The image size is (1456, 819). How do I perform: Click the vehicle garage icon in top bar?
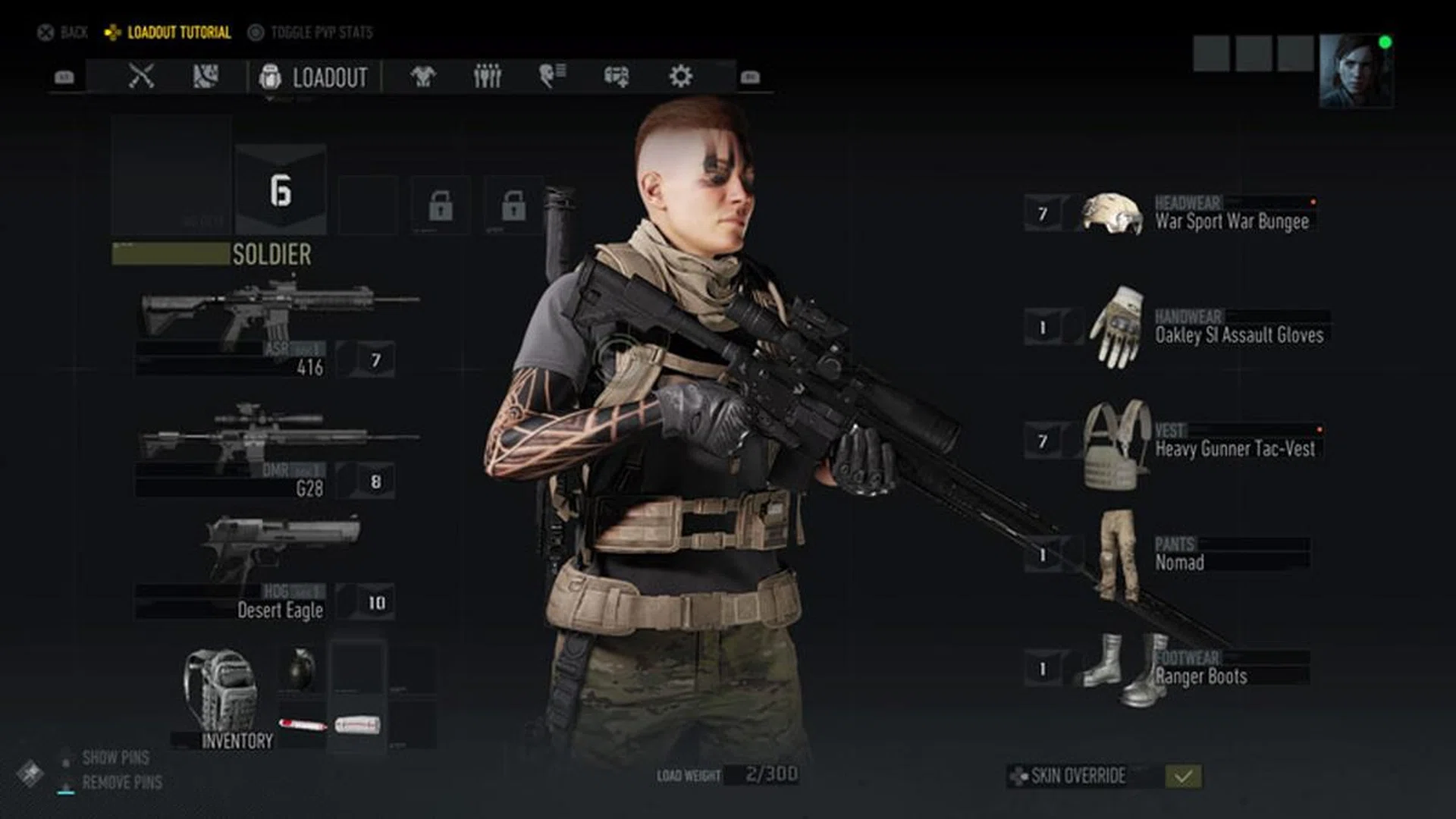[617, 76]
